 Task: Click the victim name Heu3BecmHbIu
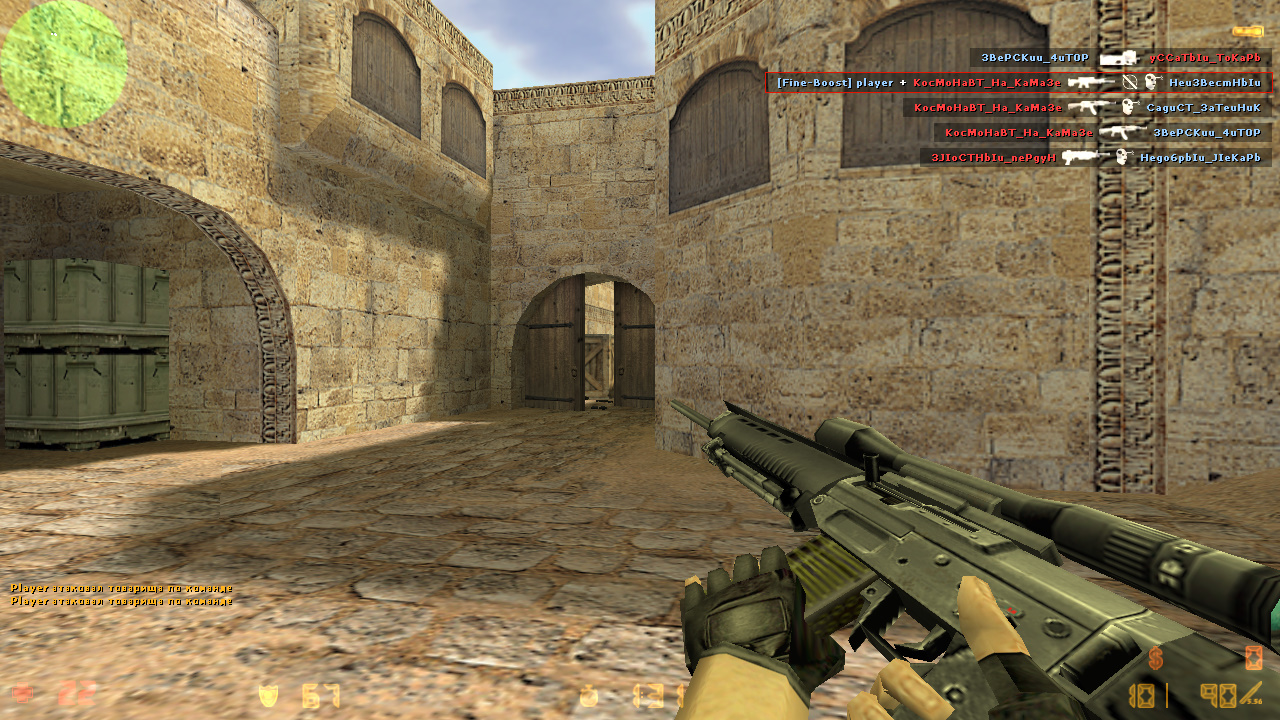click(x=1215, y=82)
